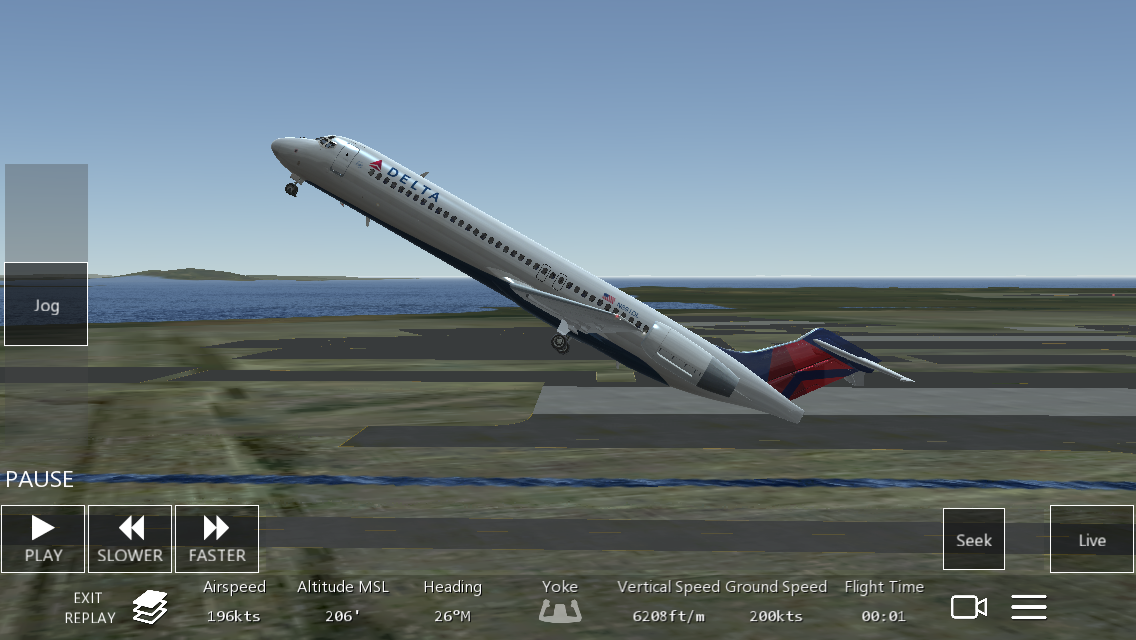1136x640 pixels.
Task: Open the hamburger menu
Action: pyautogui.click(x=1029, y=606)
